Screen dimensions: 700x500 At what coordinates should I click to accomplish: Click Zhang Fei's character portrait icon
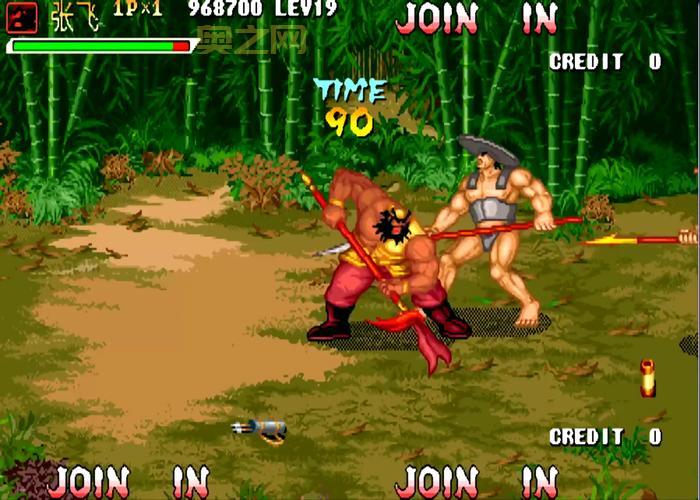23,17
